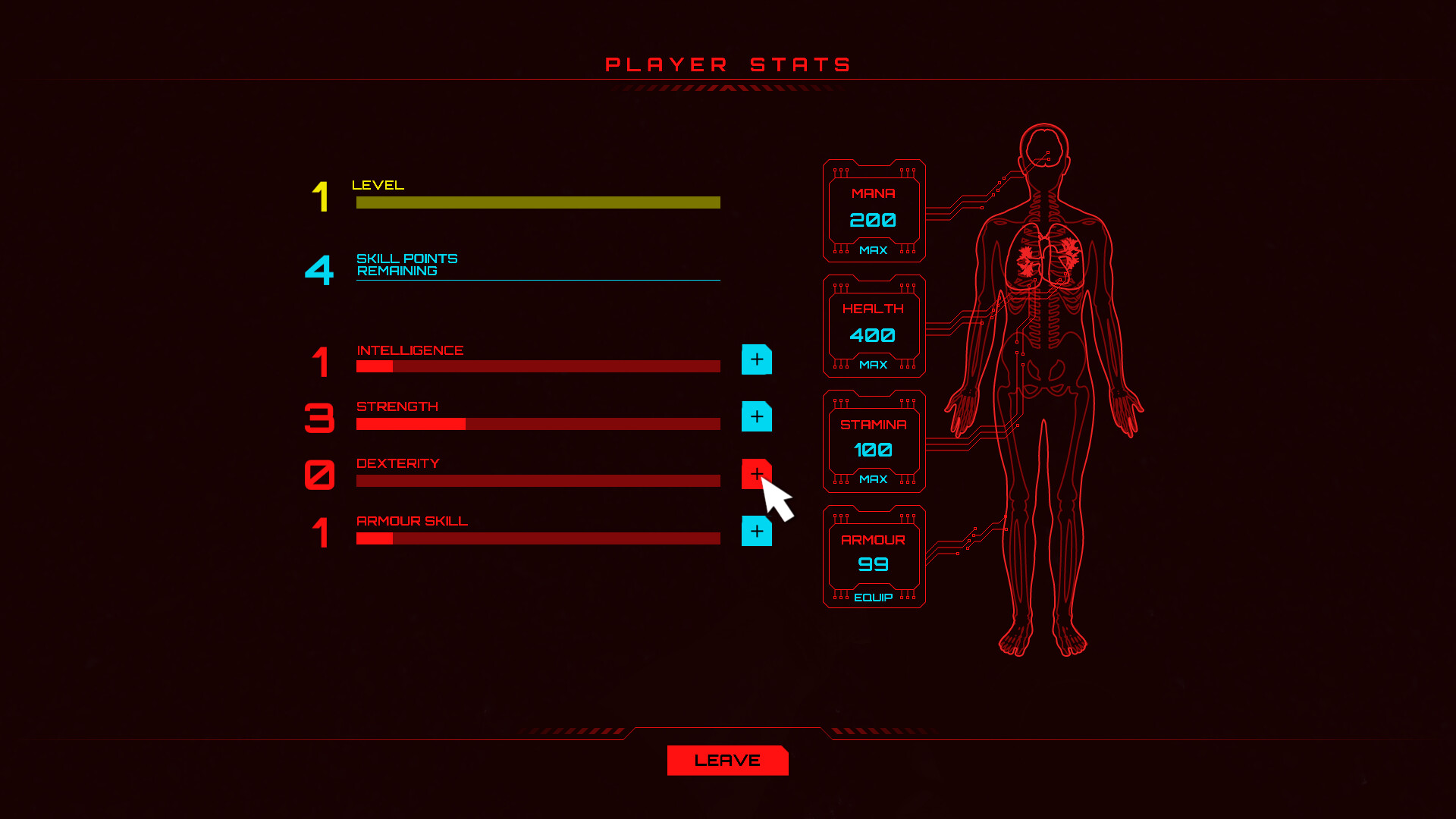The height and width of the screenshot is (819, 1456).
Task: Select the Stamina stat panel
Action: pyautogui.click(x=874, y=441)
